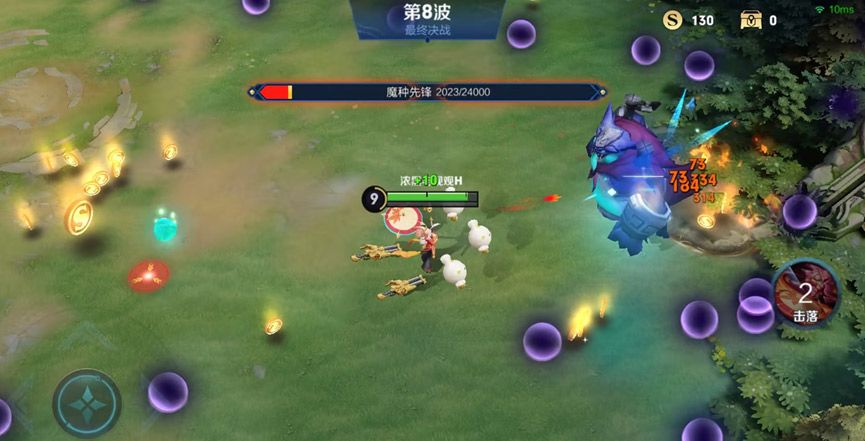865x441 pixels.
Task: Click the gold S coin icon
Action: click(673, 20)
